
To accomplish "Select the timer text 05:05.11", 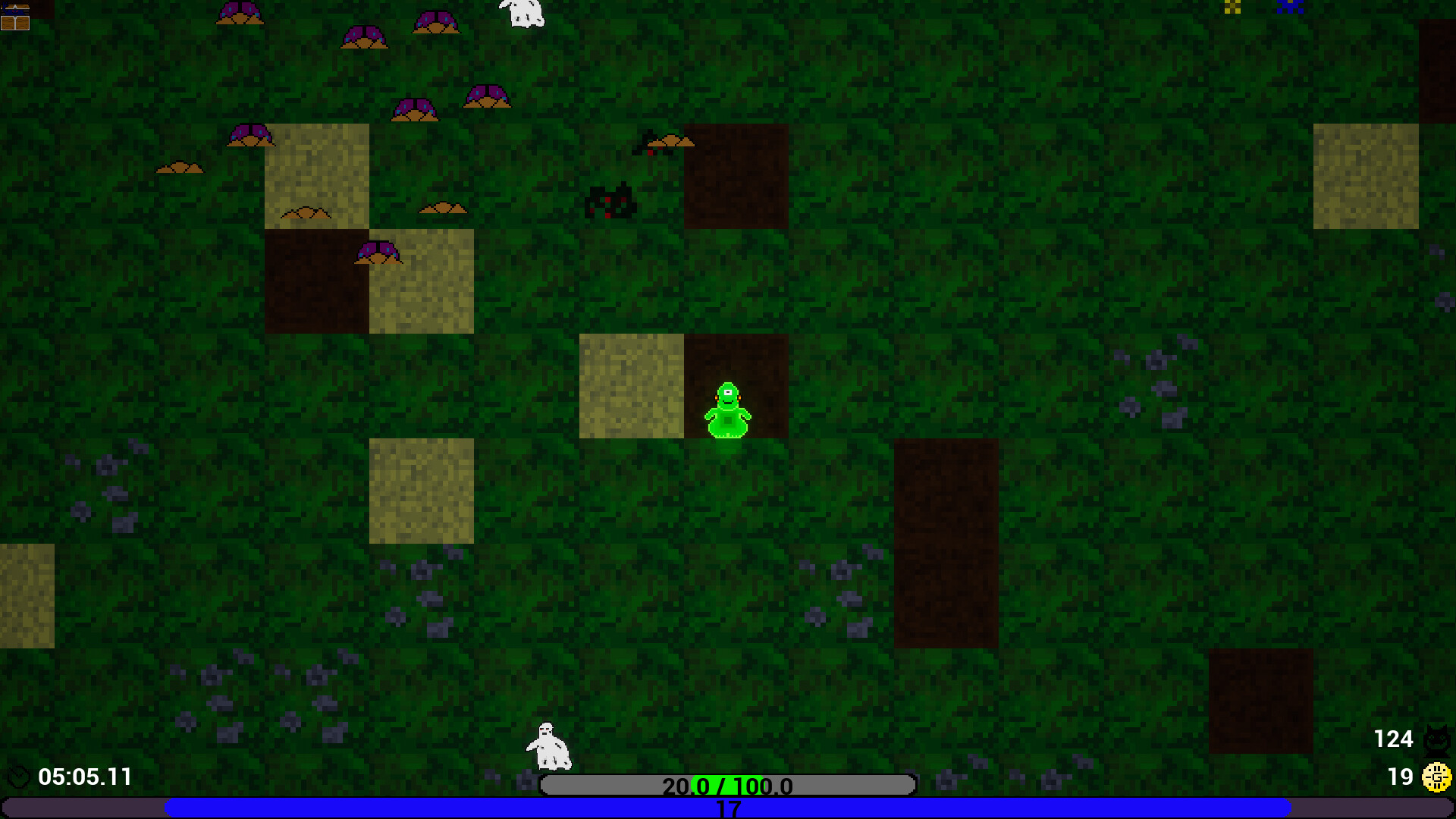I will pyautogui.click(x=85, y=777).
